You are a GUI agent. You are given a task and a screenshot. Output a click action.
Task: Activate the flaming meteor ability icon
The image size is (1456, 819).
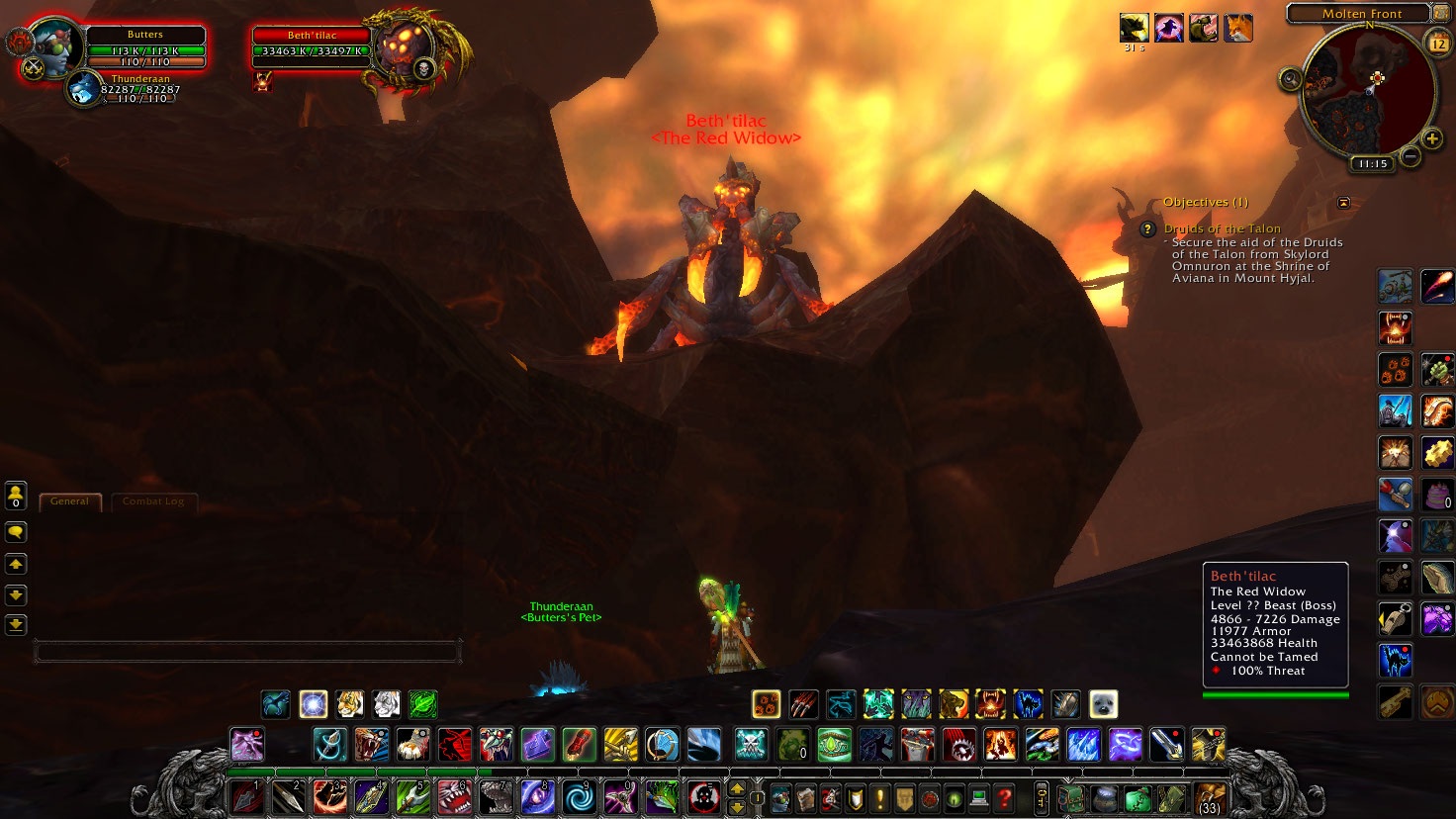pyautogui.click(x=1437, y=286)
